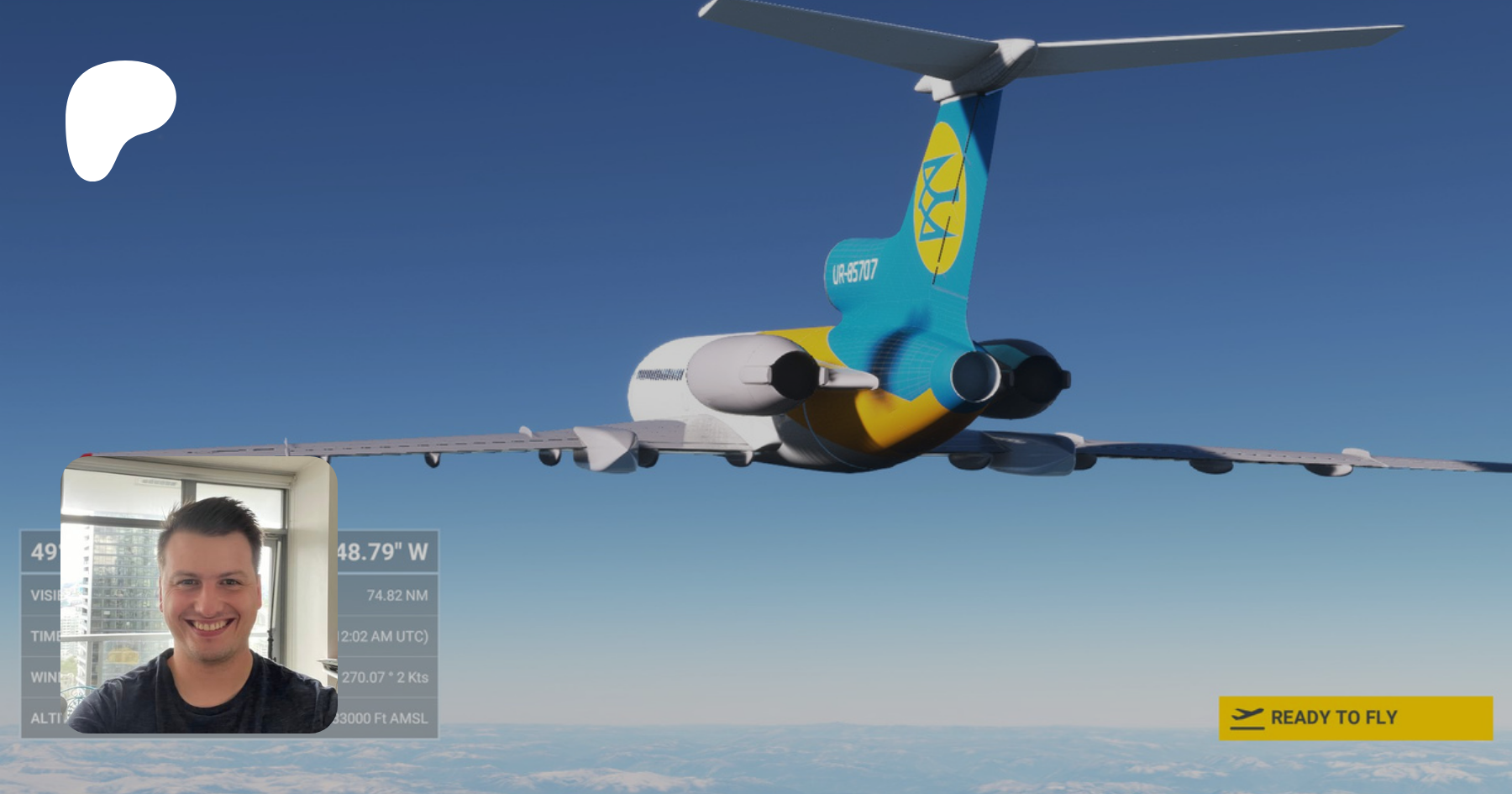Image resolution: width=1512 pixels, height=794 pixels.
Task: Open the white Patreon logo
Action: pos(118,117)
